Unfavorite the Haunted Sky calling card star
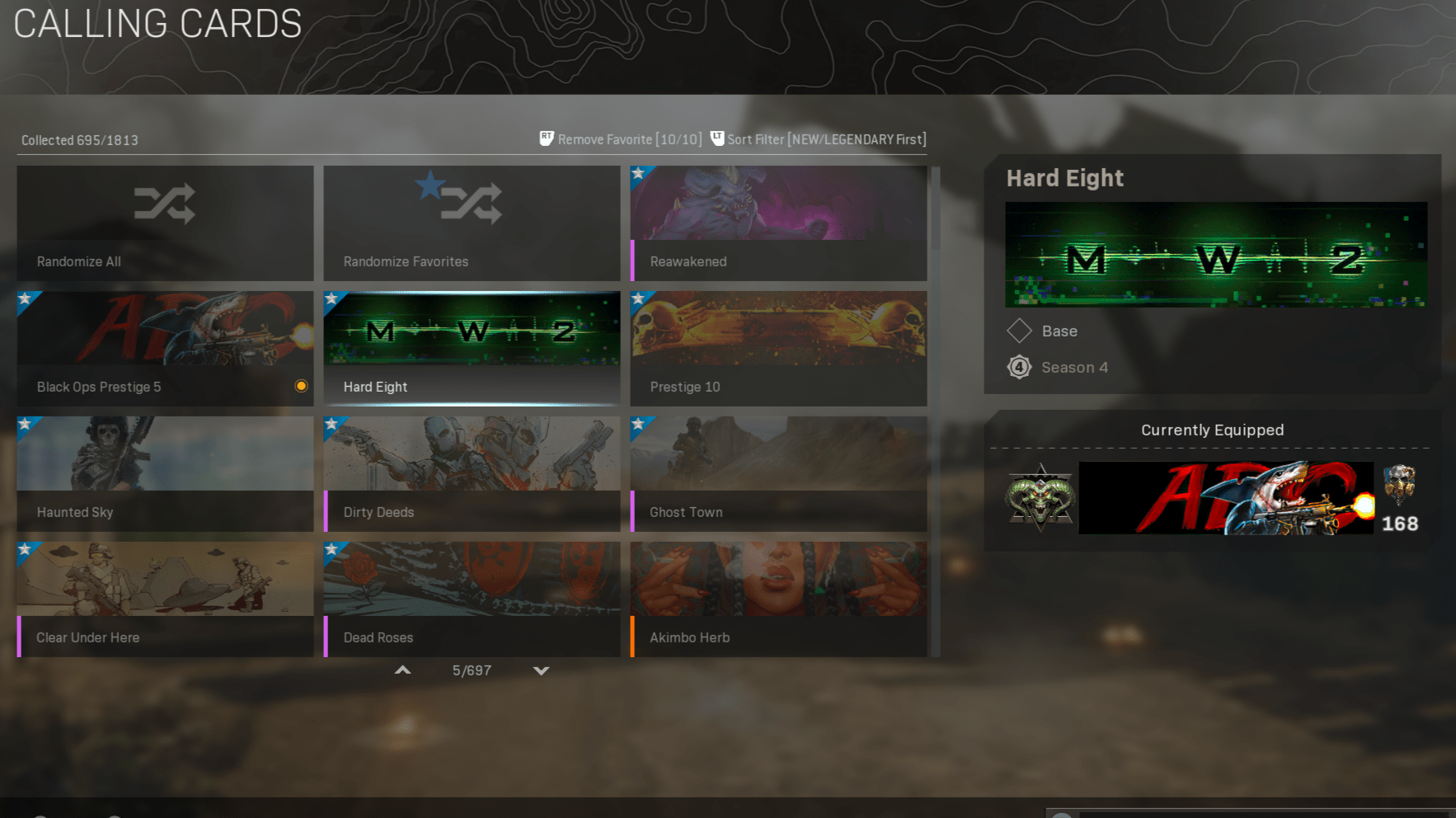The image size is (1456, 818). click(x=26, y=425)
